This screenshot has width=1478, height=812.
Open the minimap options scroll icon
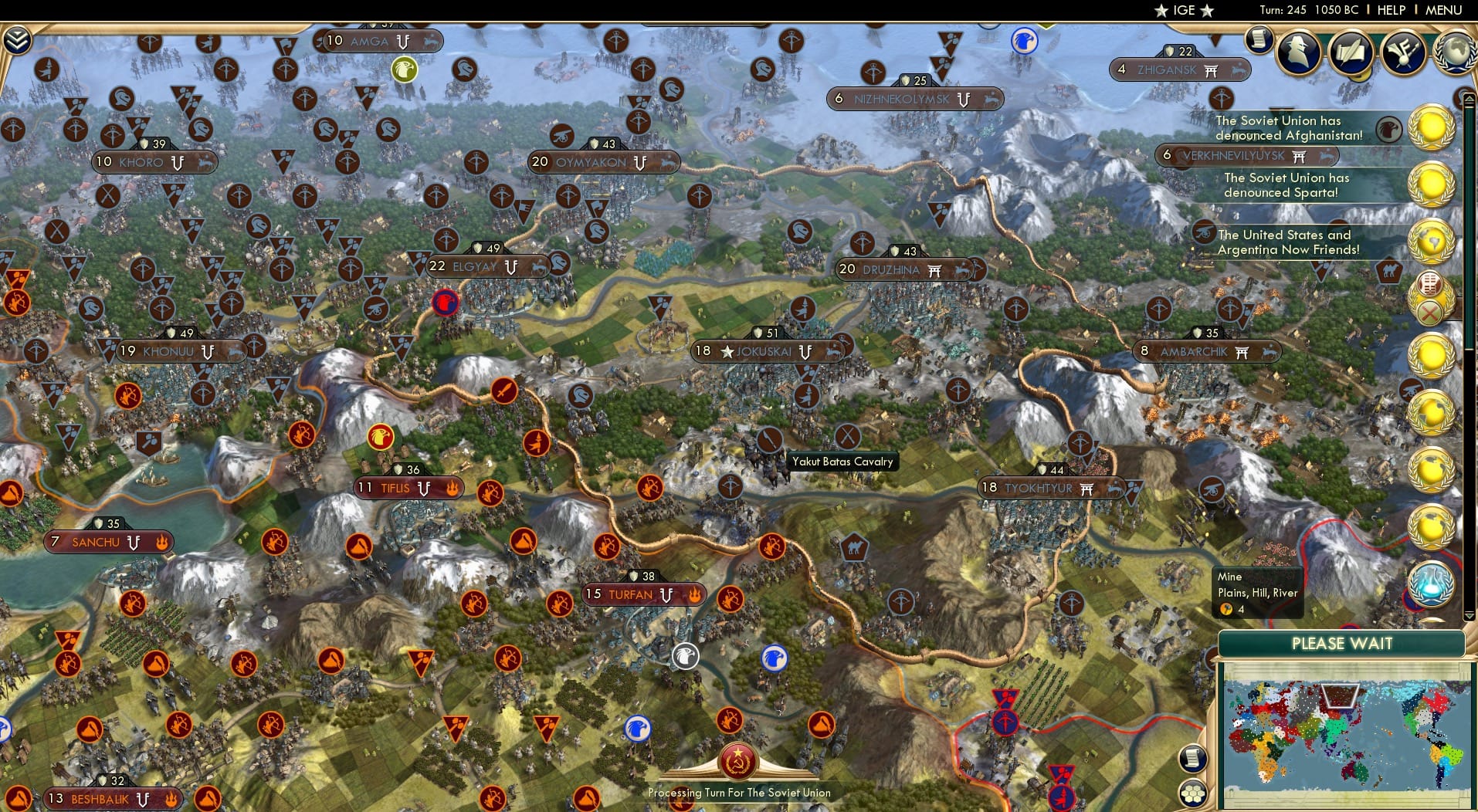coord(1192,759)
